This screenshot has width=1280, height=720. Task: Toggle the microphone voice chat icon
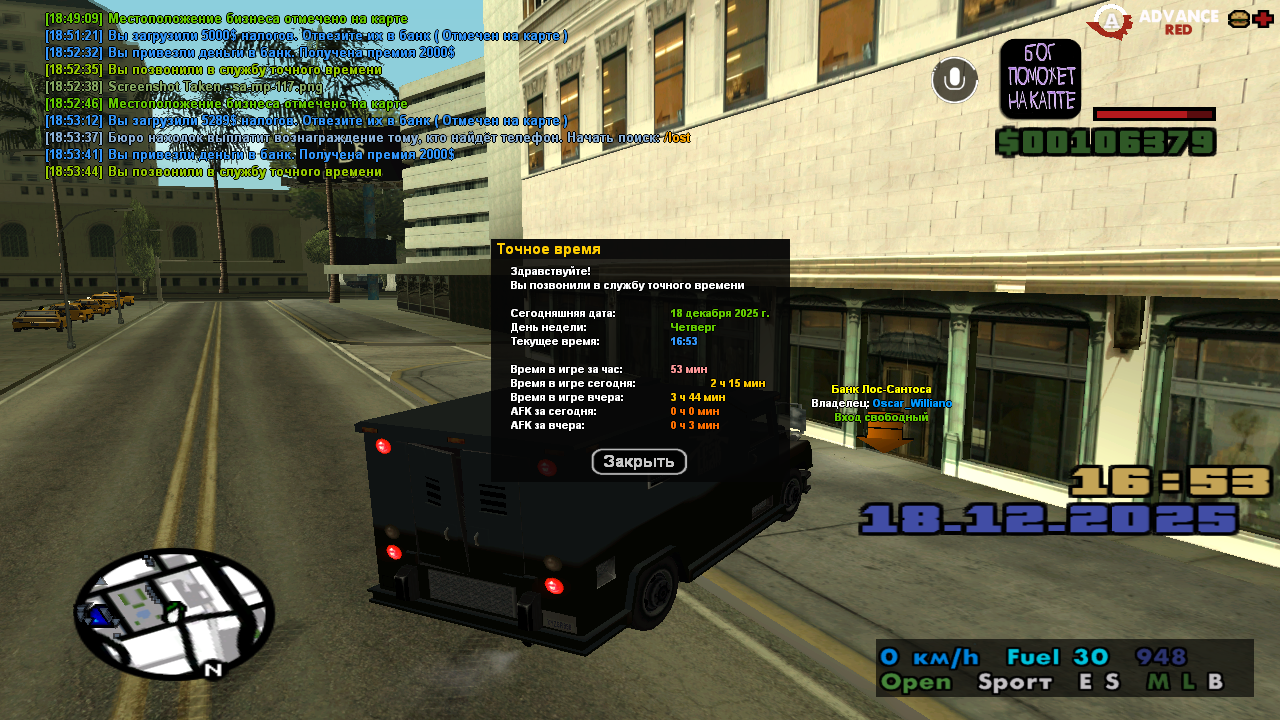(x=954, y=80)
